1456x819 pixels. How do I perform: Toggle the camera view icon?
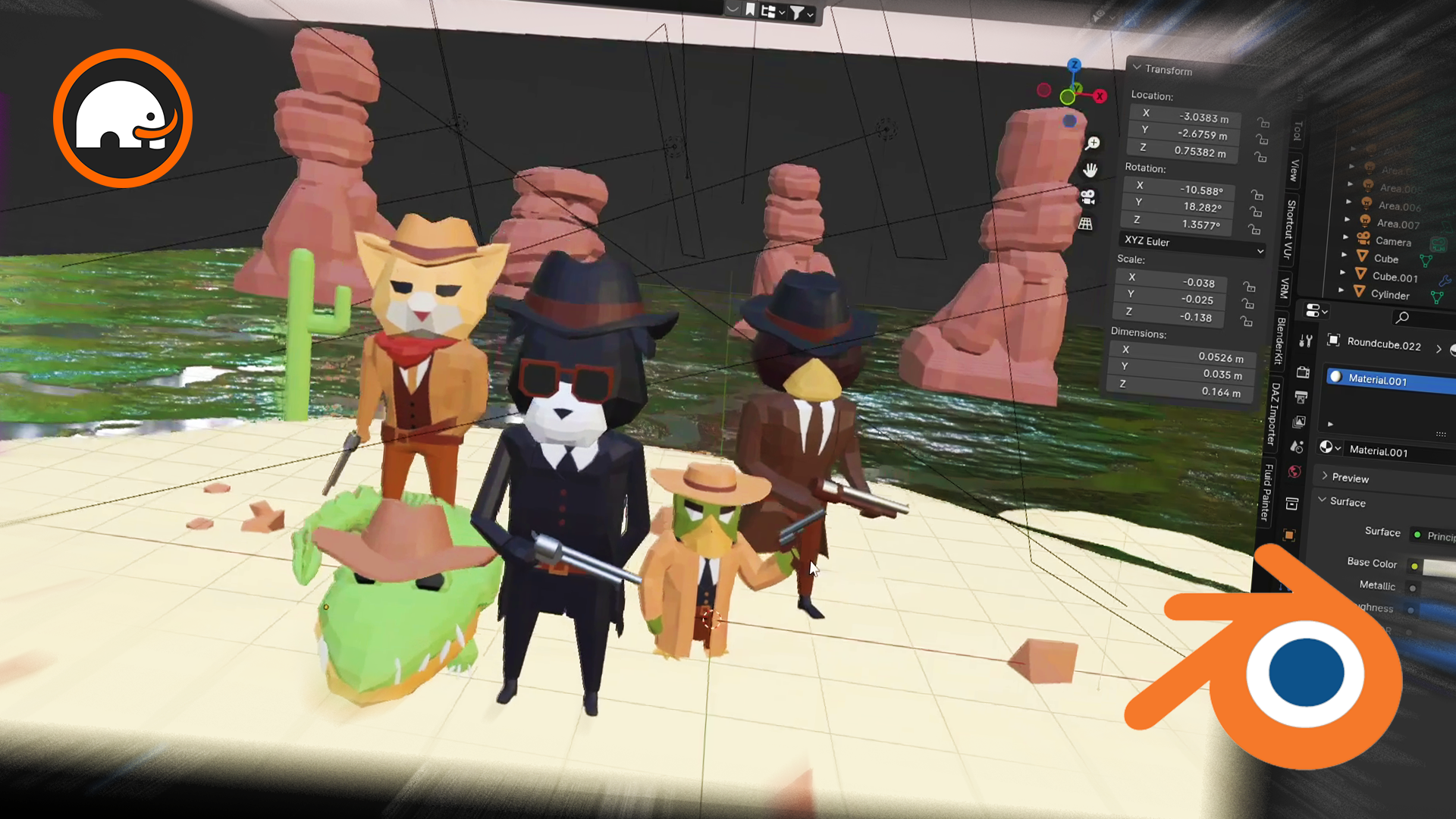click(1088, 197)
